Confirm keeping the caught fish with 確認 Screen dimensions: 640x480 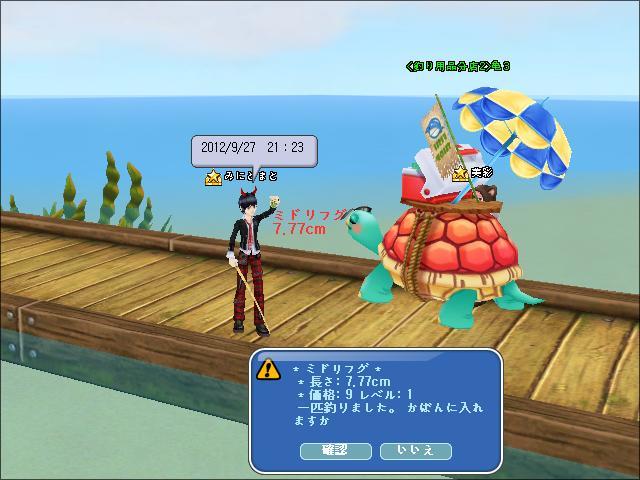[335, 451]
